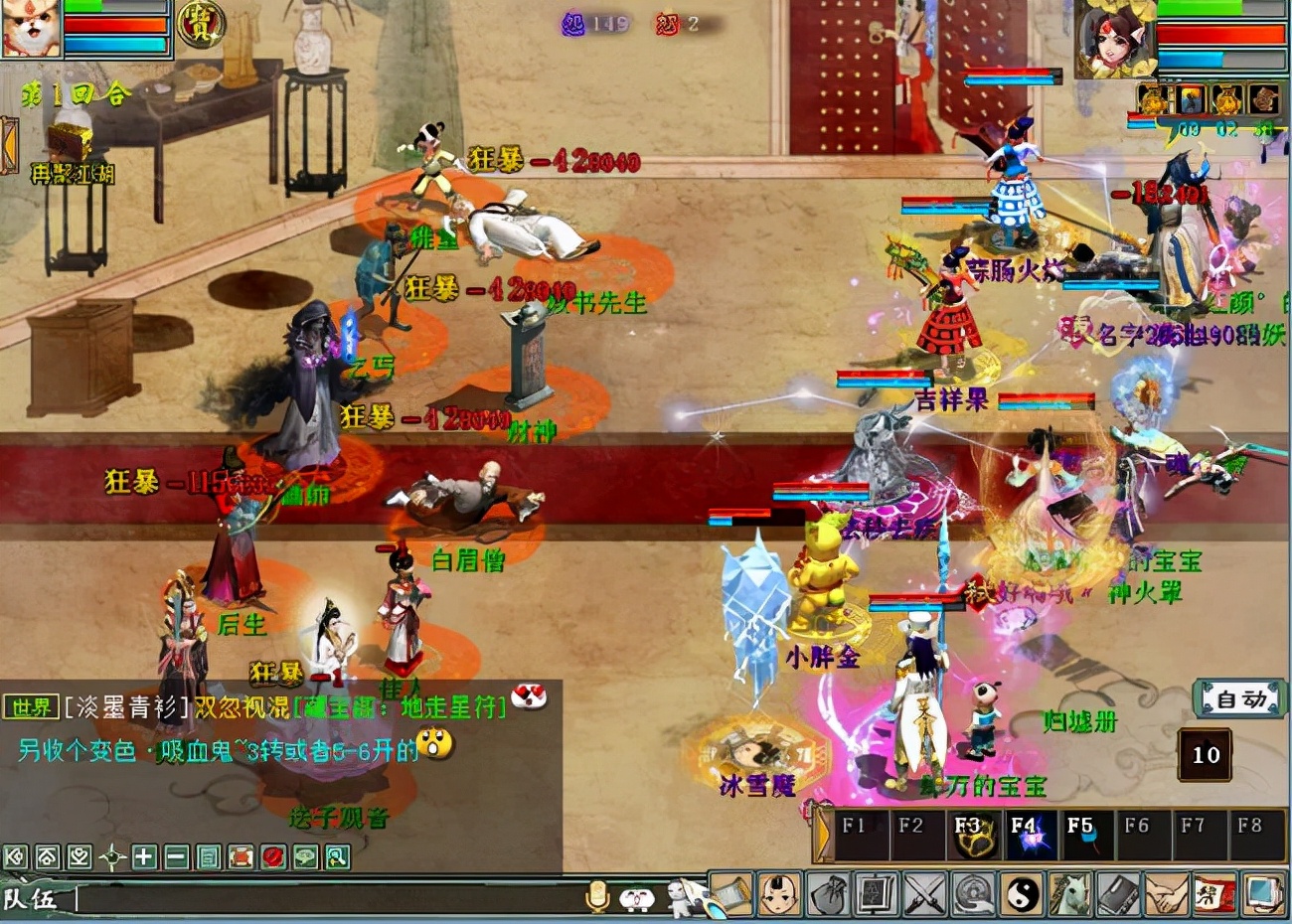Open the handshake friends panel

(1166, 893)
